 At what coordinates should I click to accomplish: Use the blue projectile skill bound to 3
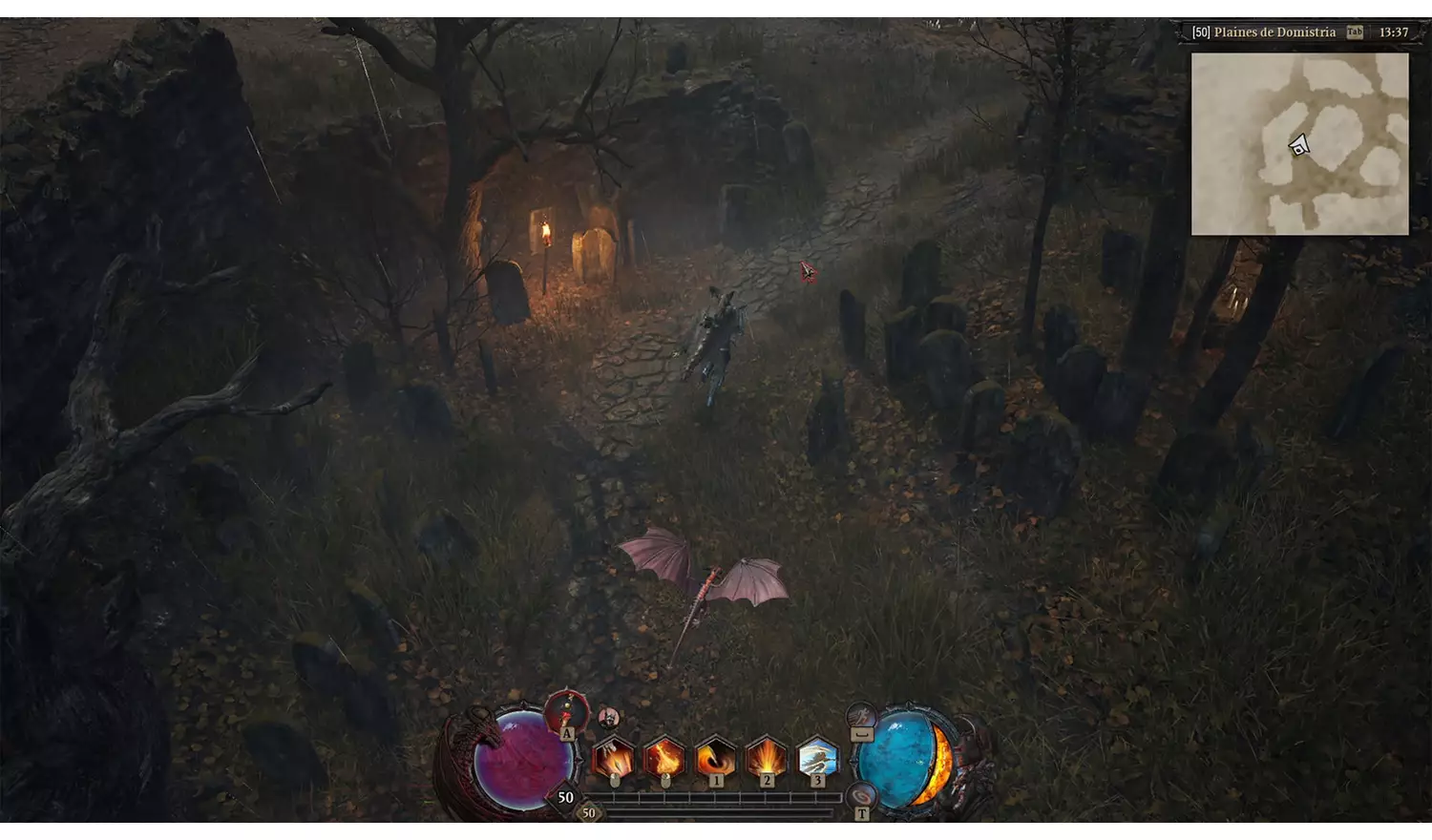click(x=819, y=757)
